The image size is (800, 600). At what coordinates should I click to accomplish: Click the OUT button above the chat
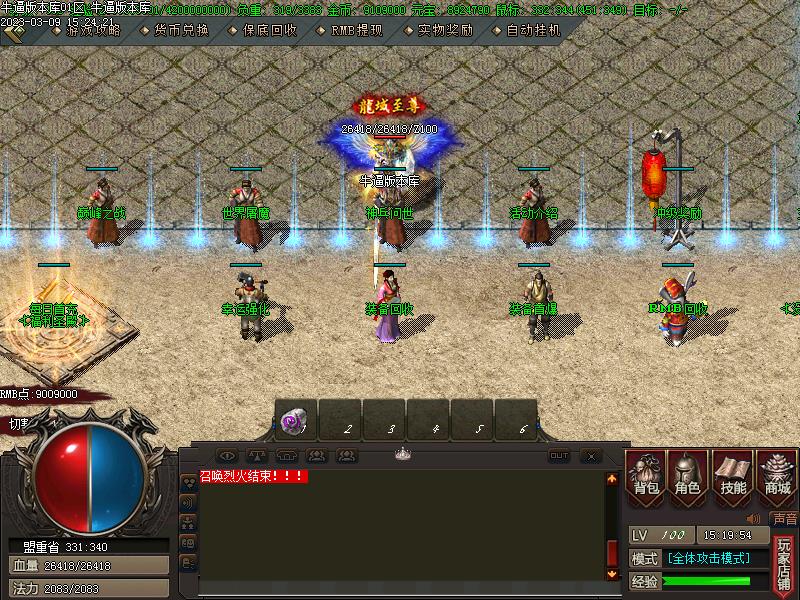coord(559,456)
